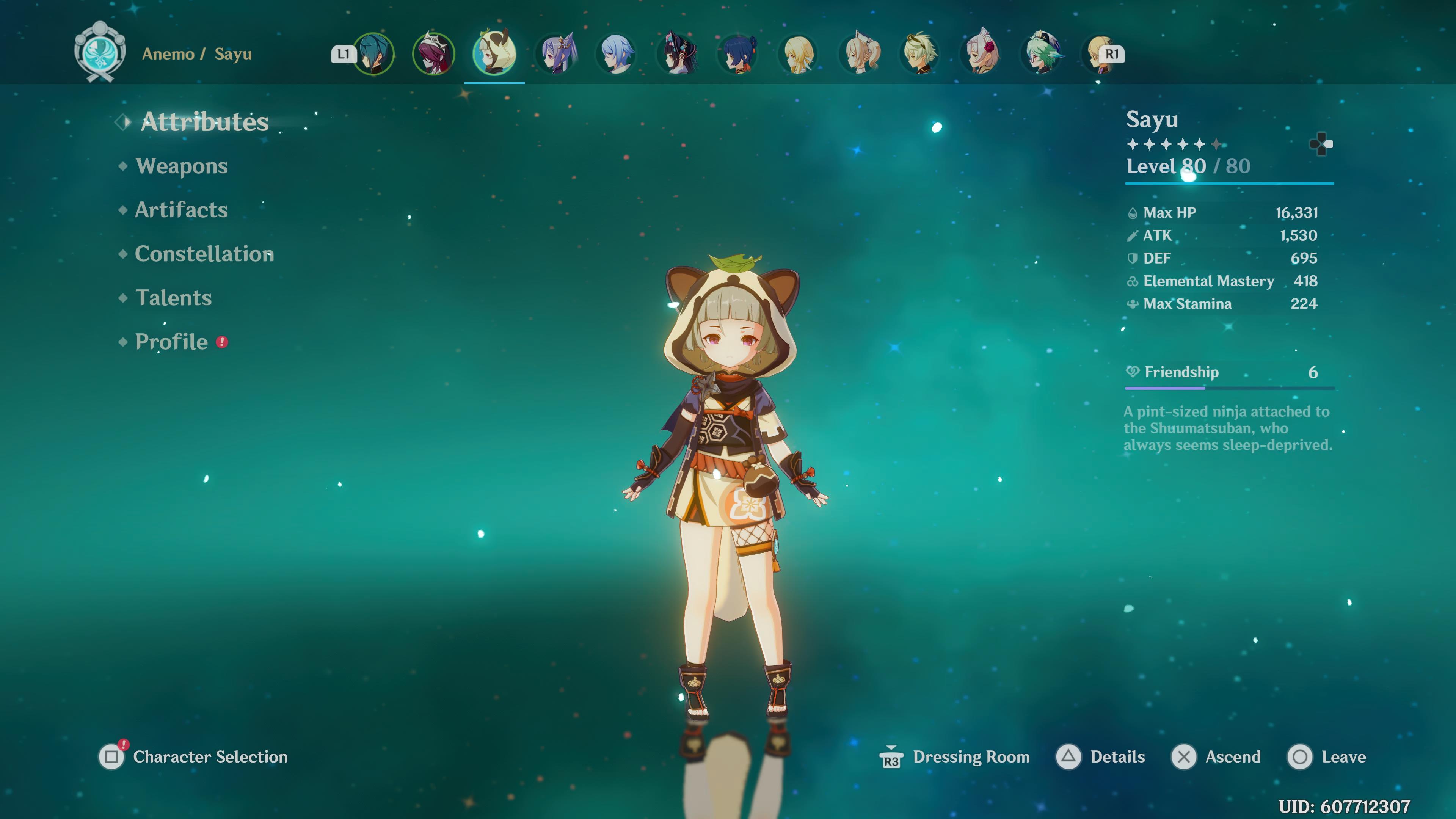
Task: Choose the highlighted Sayu portrait
Action: tap(494, 54)
